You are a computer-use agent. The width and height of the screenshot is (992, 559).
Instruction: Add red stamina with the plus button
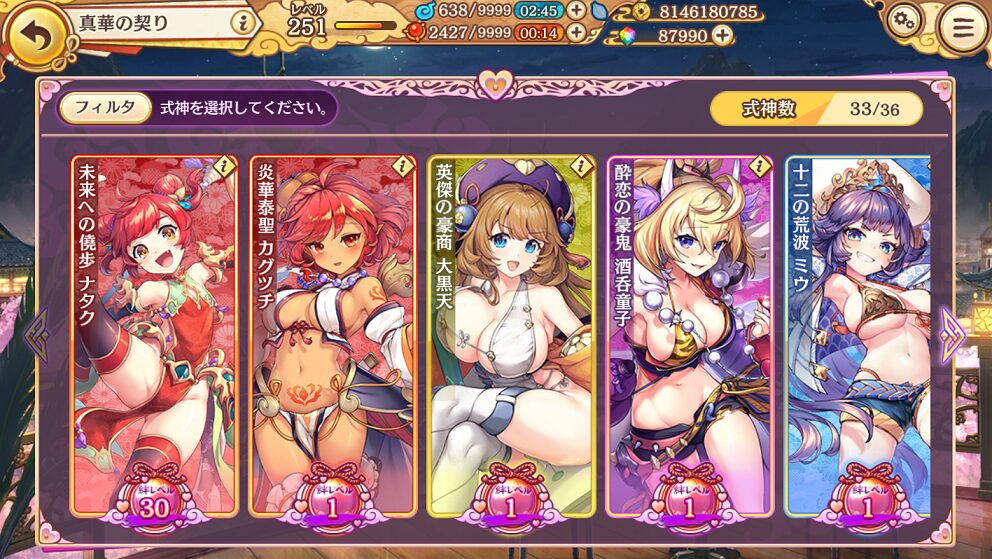pos(576,32)
